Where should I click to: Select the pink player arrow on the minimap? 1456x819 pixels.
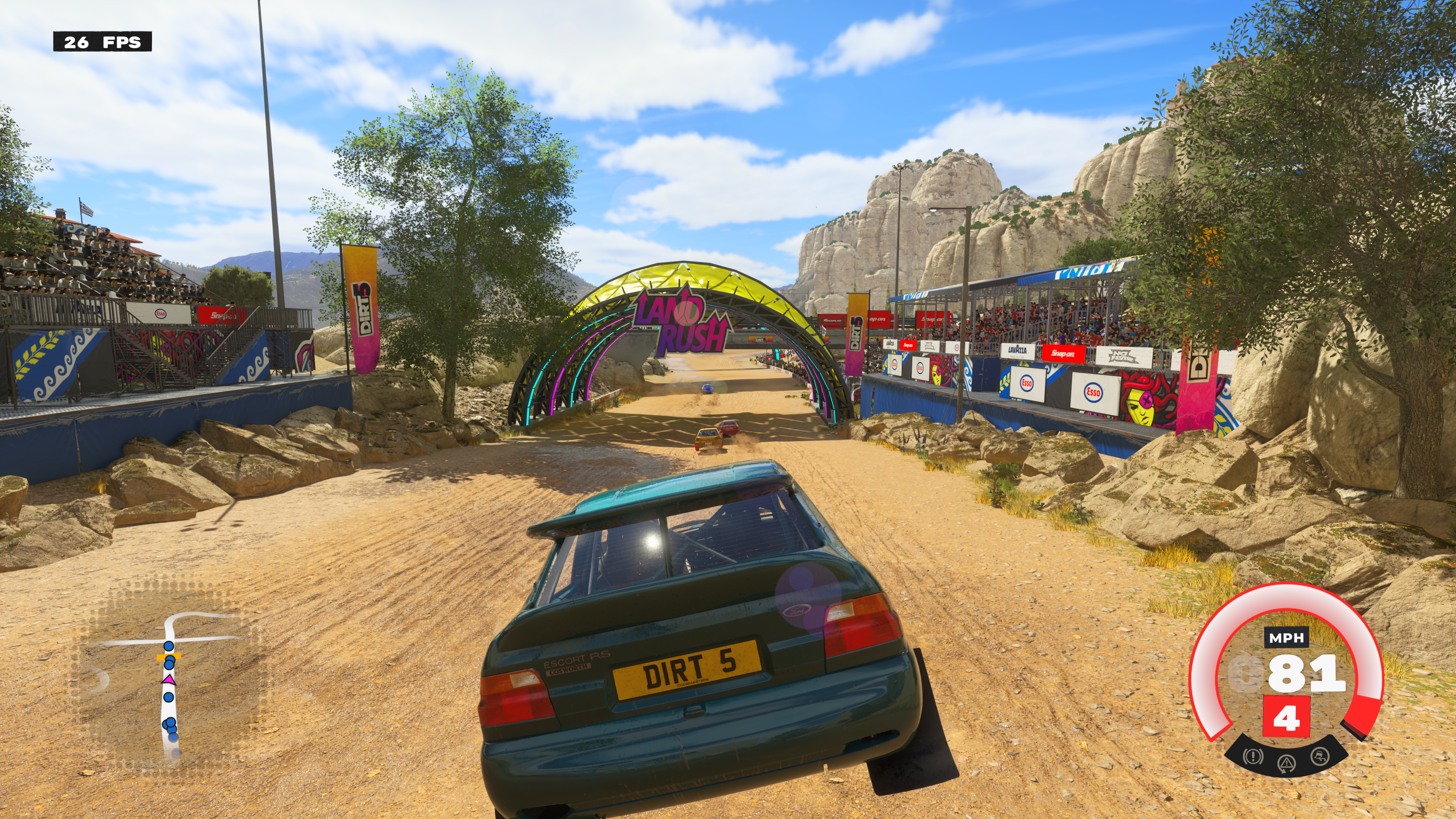click(168, 680)
